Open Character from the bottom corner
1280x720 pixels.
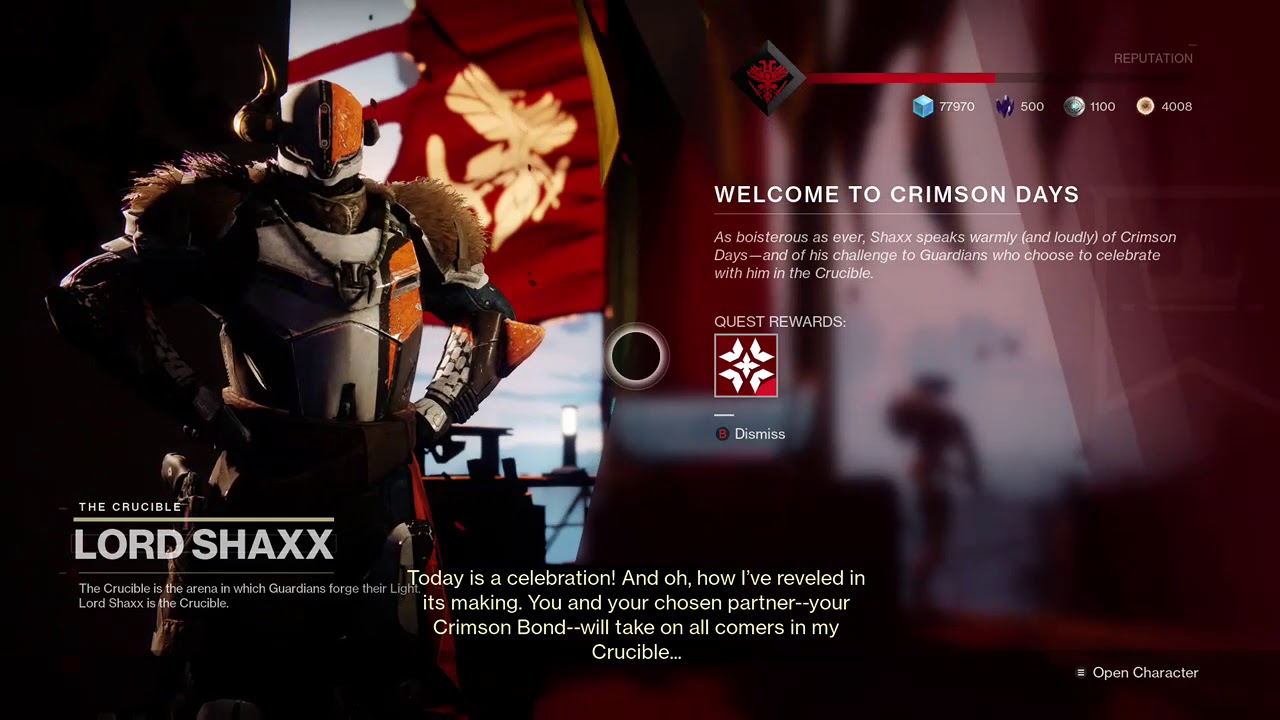click(x=1137, y=673)
